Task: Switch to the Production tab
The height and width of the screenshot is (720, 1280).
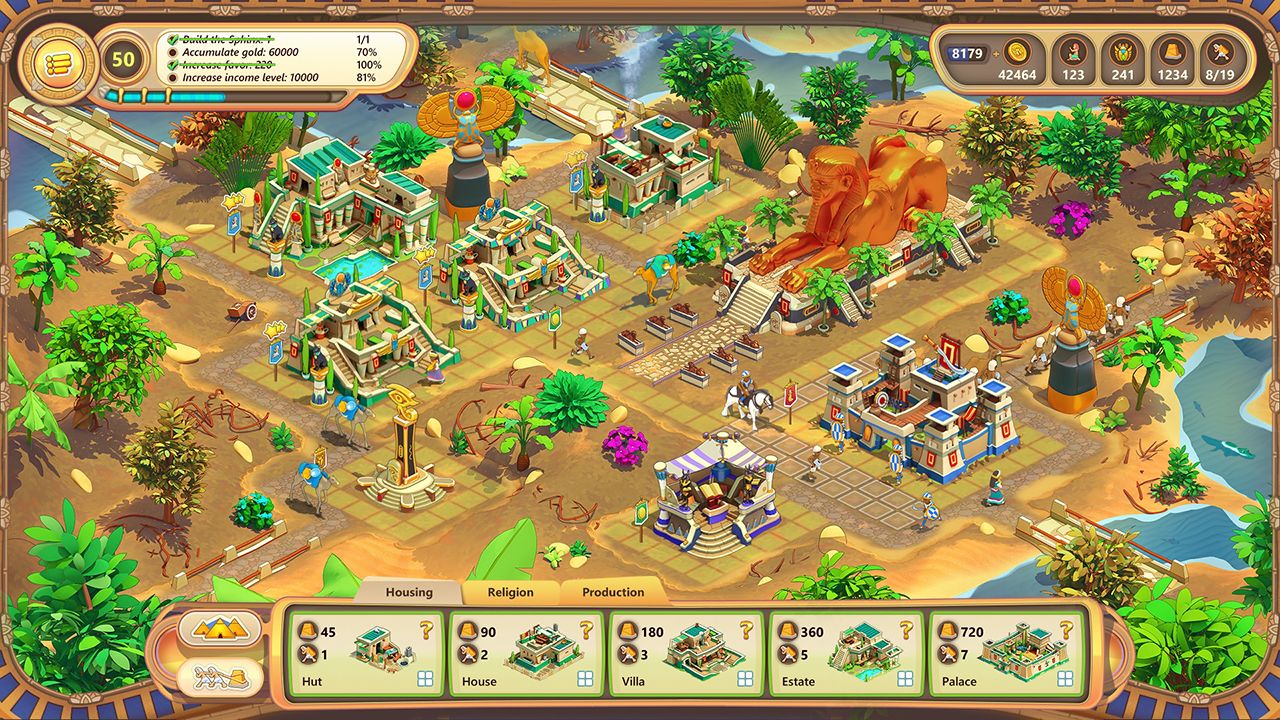Action: pos(613,592)
